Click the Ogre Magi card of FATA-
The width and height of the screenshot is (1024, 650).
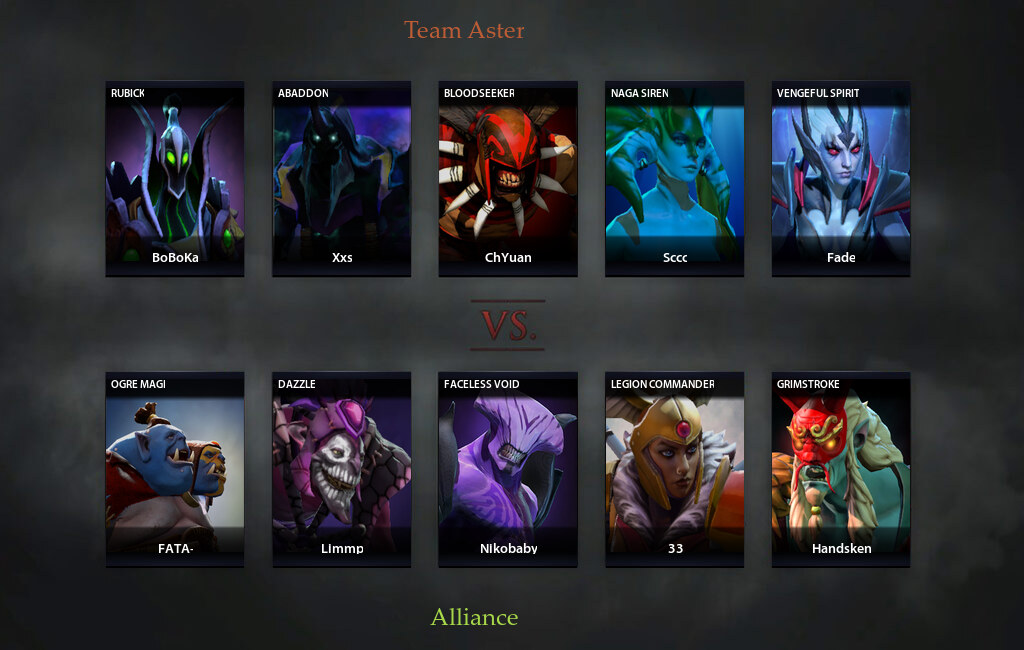[175, 470]
